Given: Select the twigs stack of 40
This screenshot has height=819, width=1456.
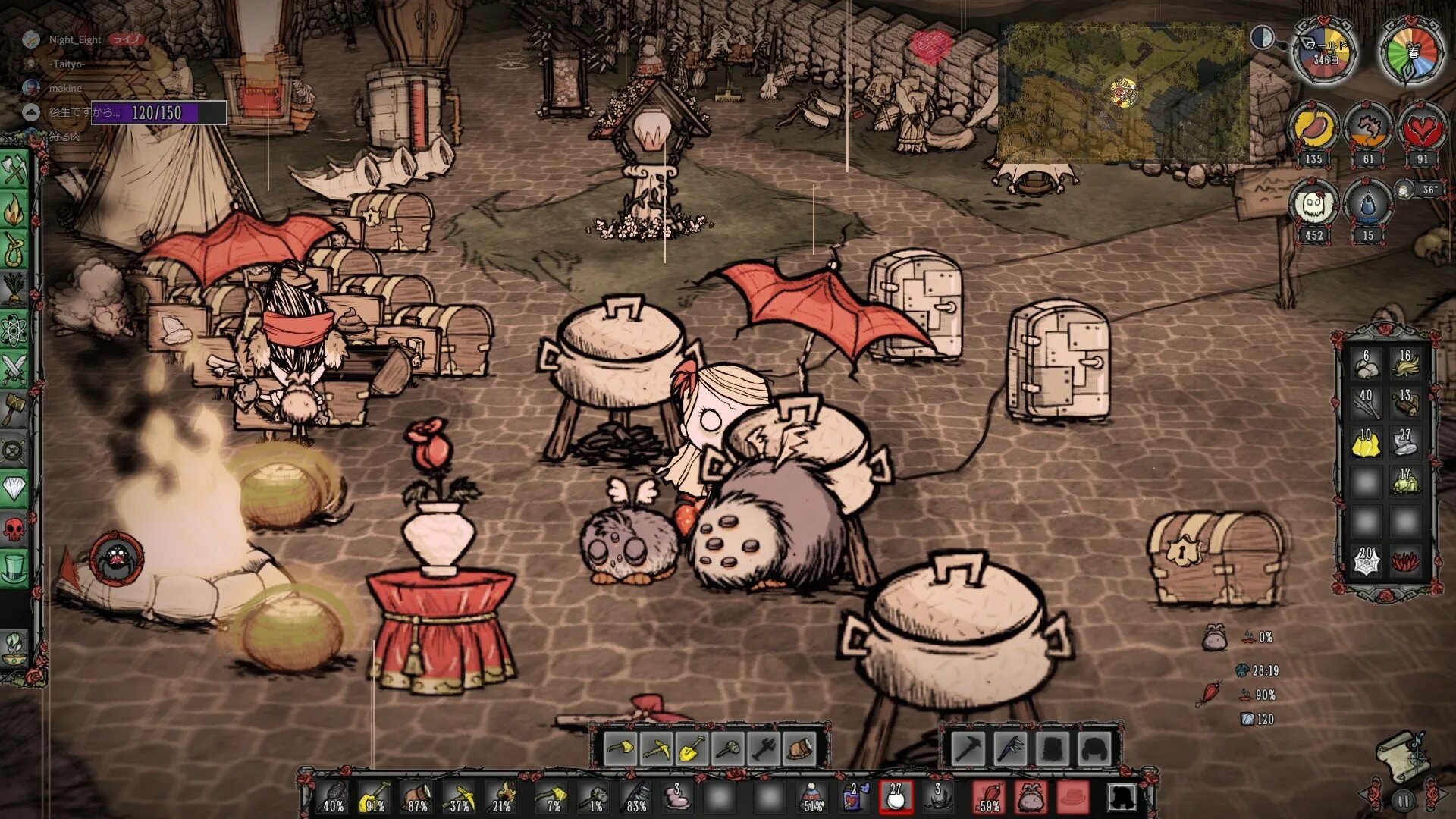Looking at the screenshot, I should pos(1366,403).
